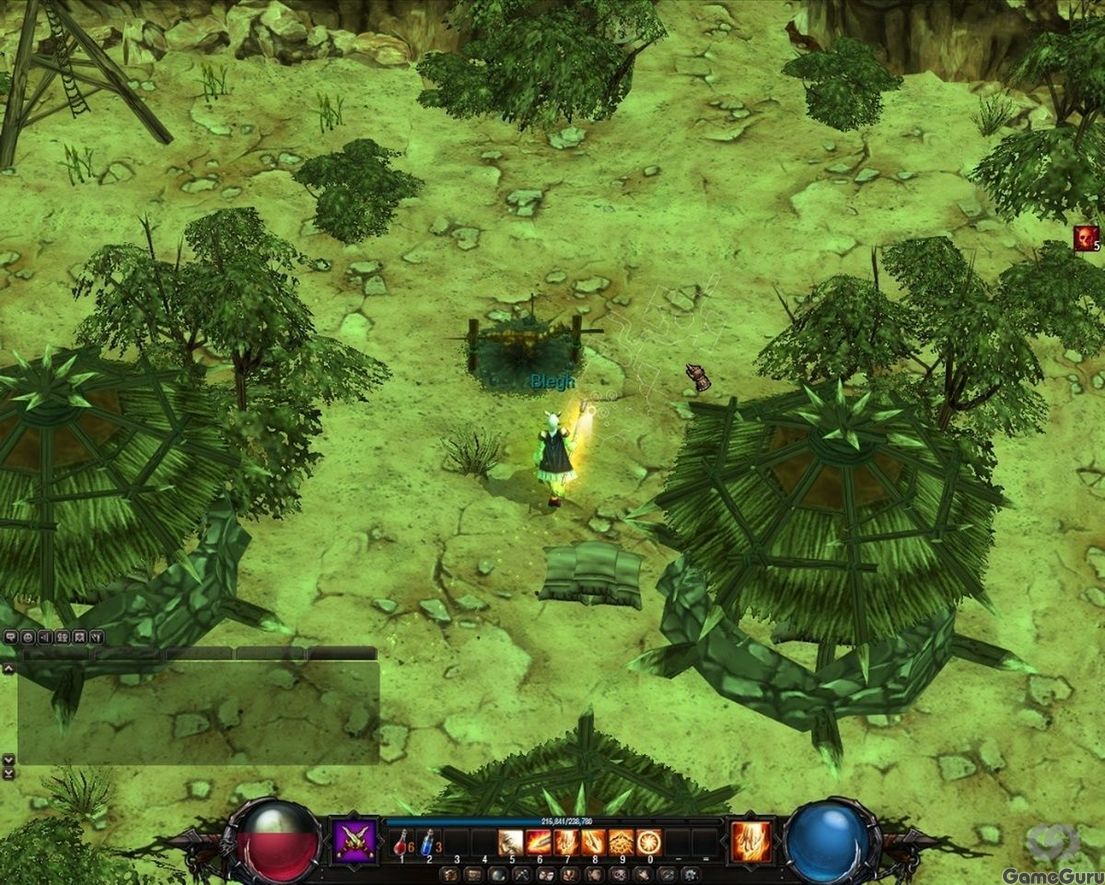
Task: Select the purple crossed-blades skill icon
Action: coord(354,840)
